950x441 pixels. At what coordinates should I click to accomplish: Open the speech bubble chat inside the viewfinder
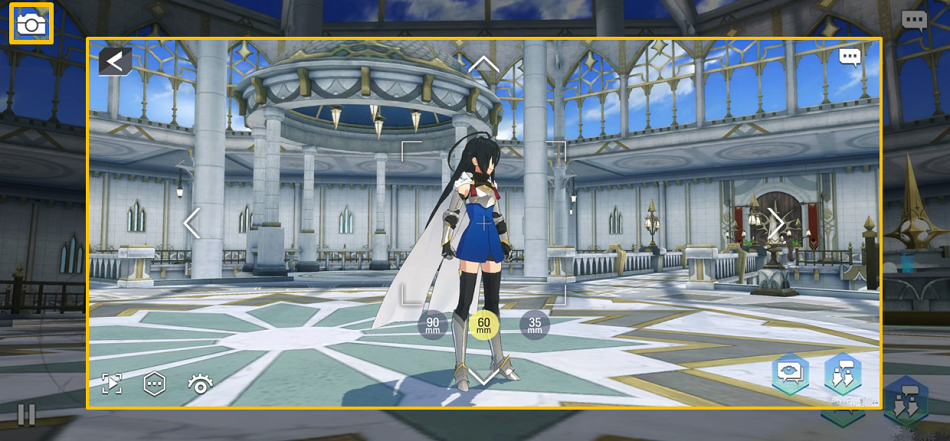coord(850,57)
